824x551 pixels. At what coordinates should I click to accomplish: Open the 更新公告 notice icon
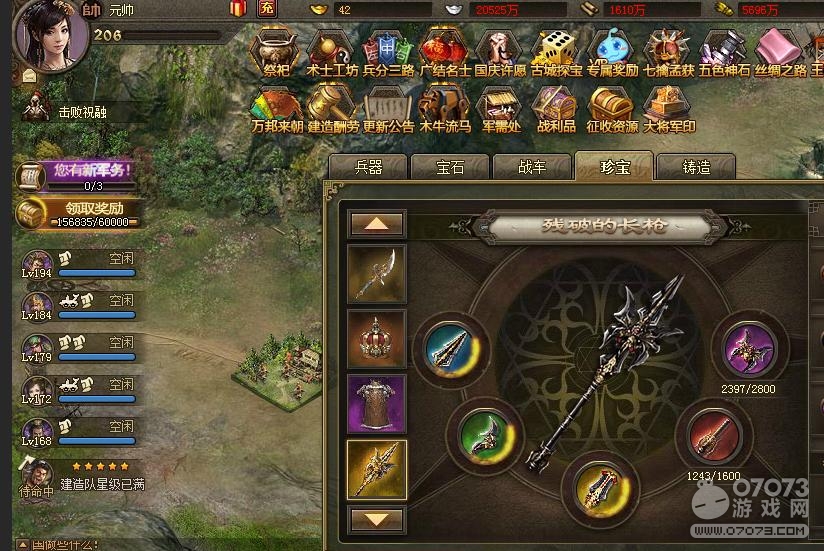[x=388, y=109]
